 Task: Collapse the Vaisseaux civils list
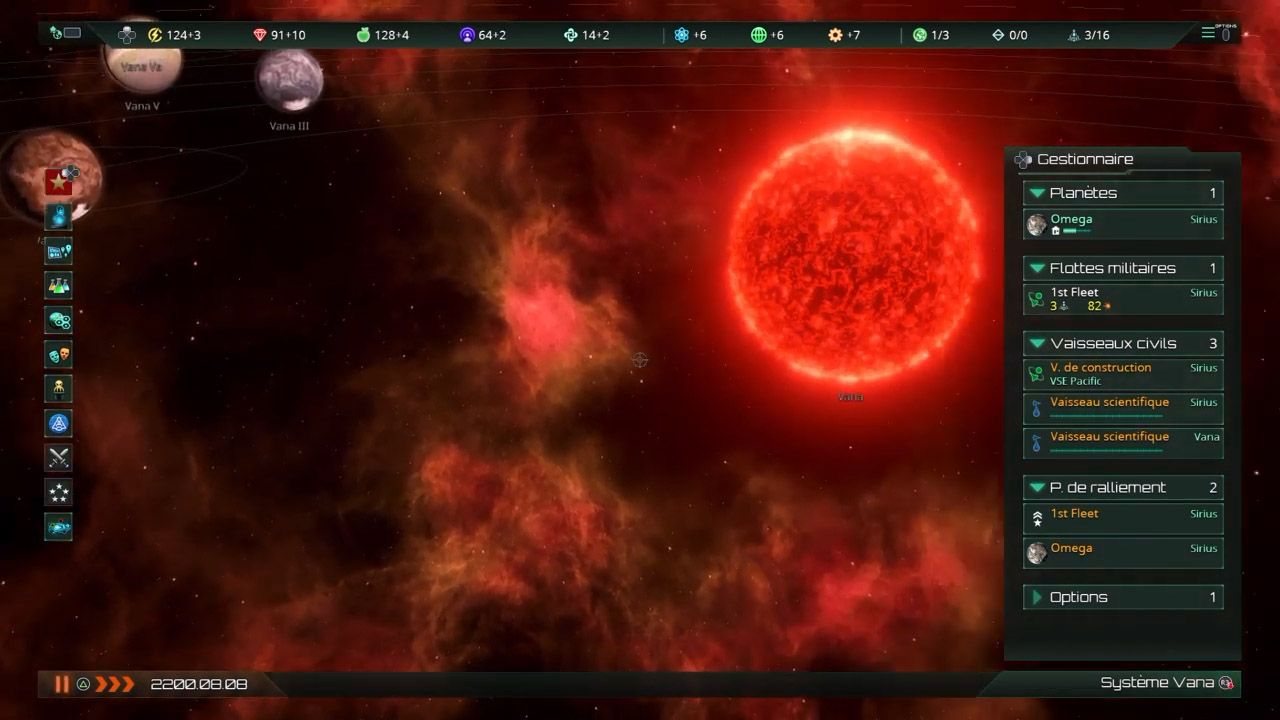click(1038, 343)
